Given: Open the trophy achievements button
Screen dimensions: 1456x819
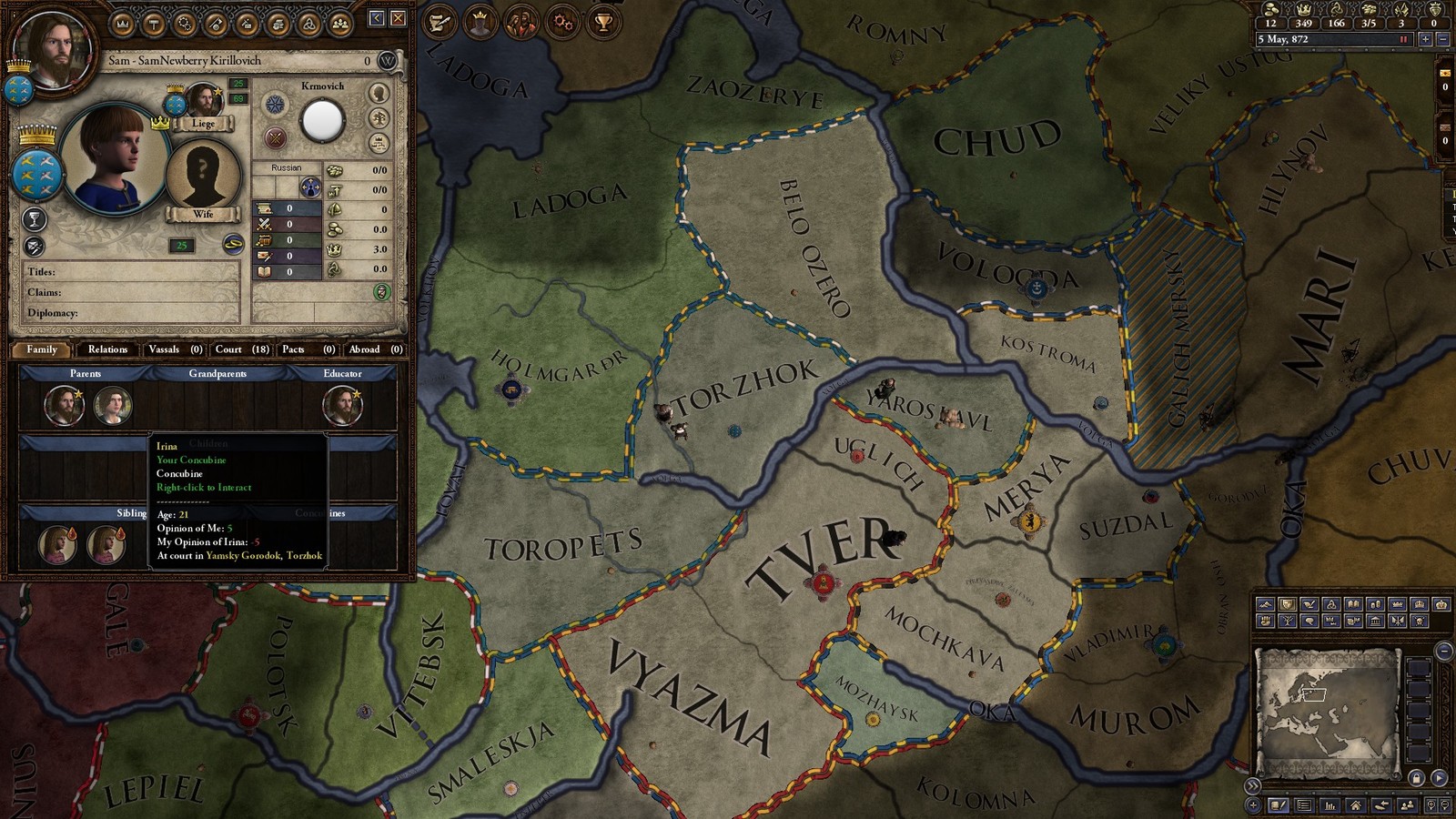Looking at the screenshot, I should (603, 23).
